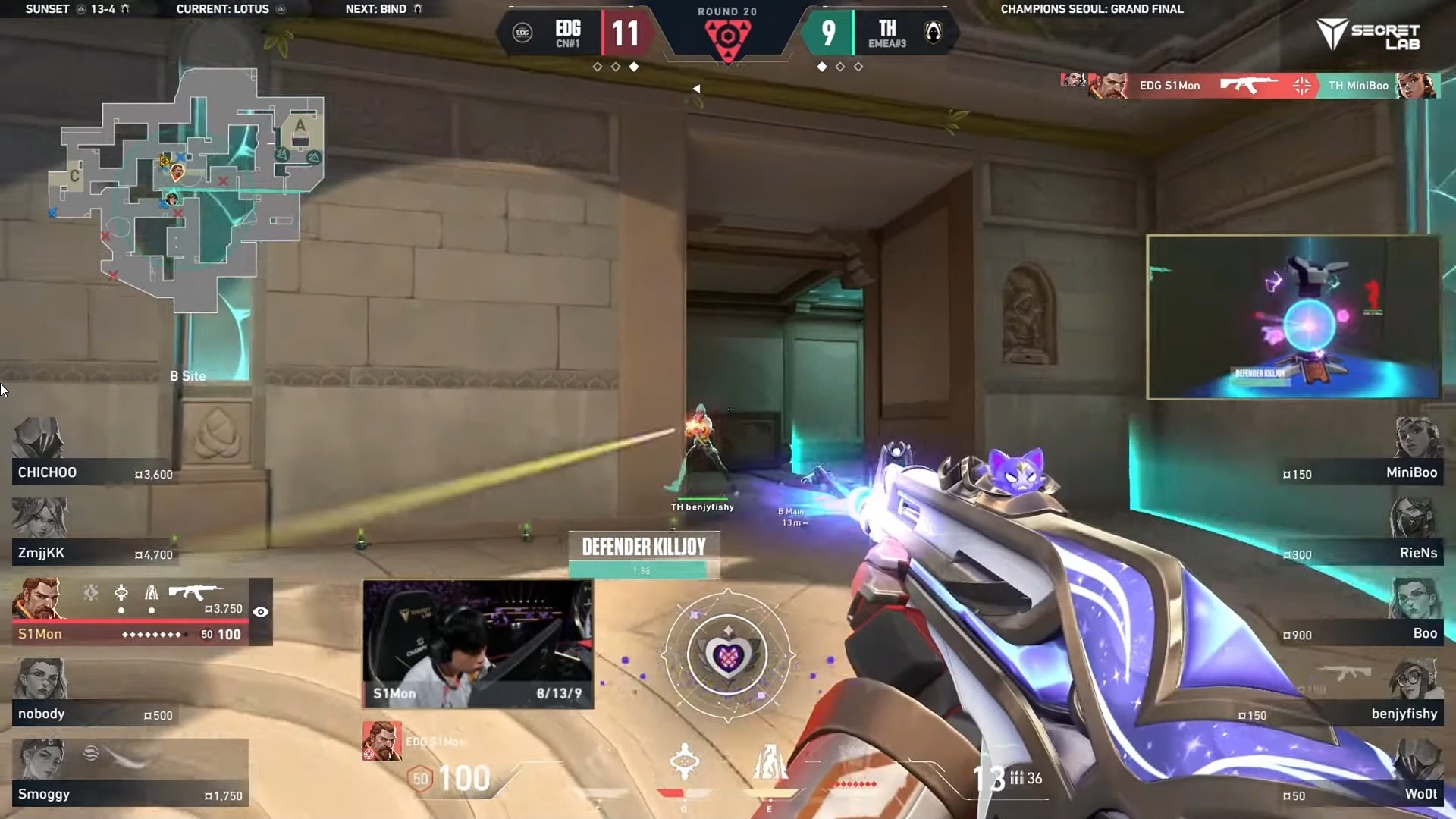Select the heart-shaped ultimate orb icon

click(x=727, y=655)
